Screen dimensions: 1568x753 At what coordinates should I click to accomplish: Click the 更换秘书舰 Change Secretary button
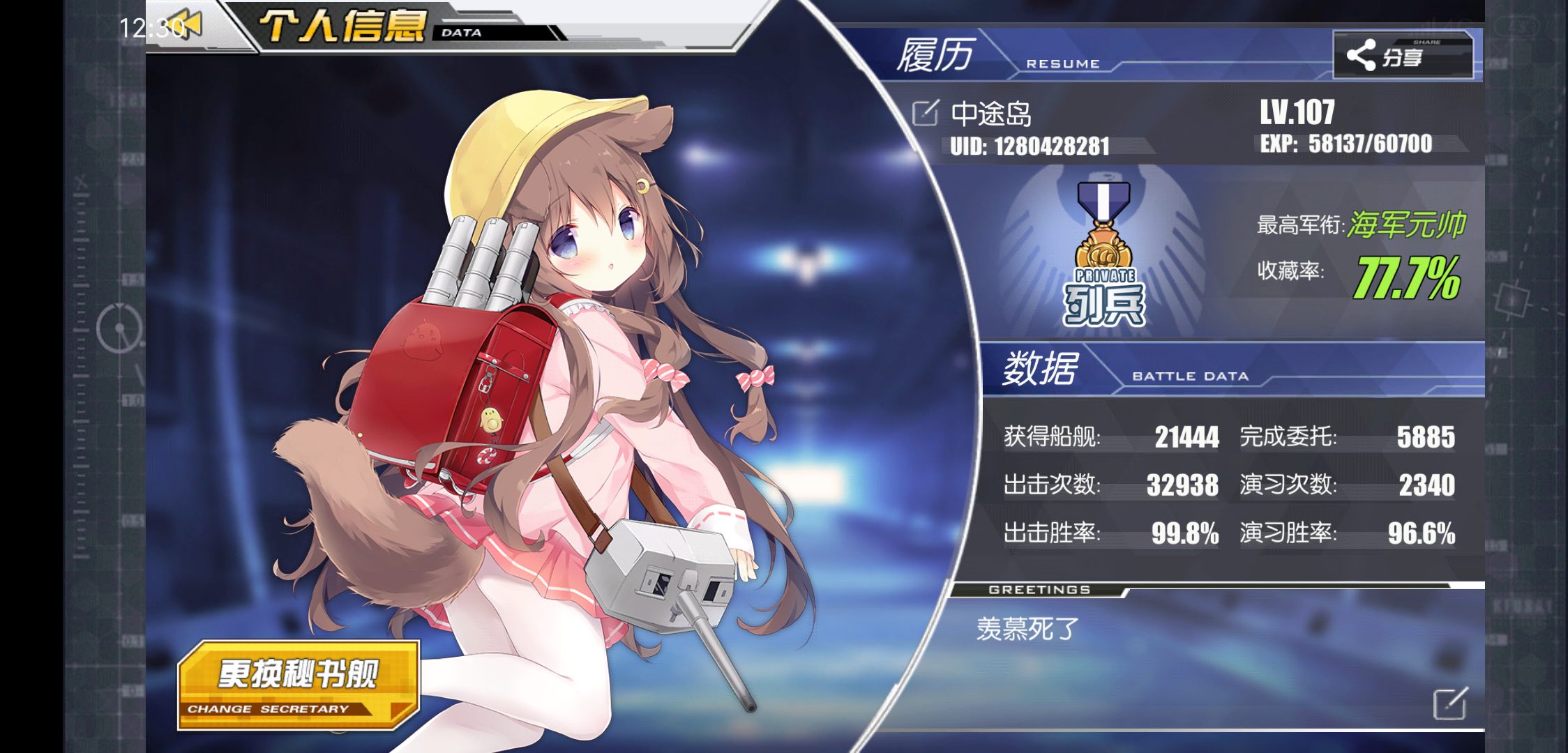tap(299, 685)
